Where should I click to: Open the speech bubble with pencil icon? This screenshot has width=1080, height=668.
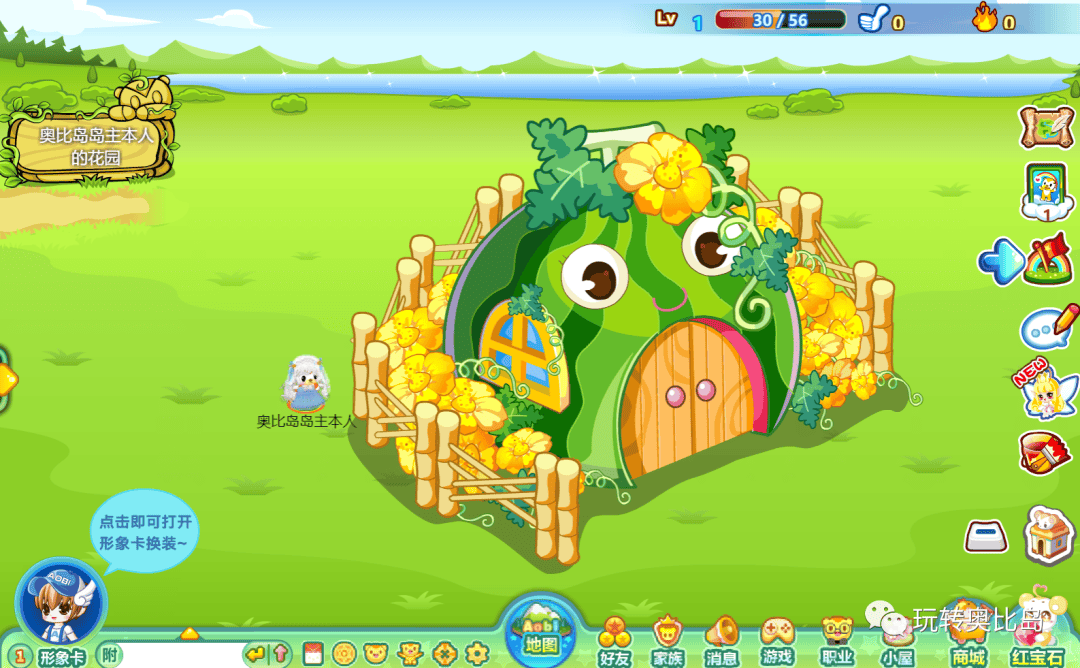click(x=1048, y=326)
